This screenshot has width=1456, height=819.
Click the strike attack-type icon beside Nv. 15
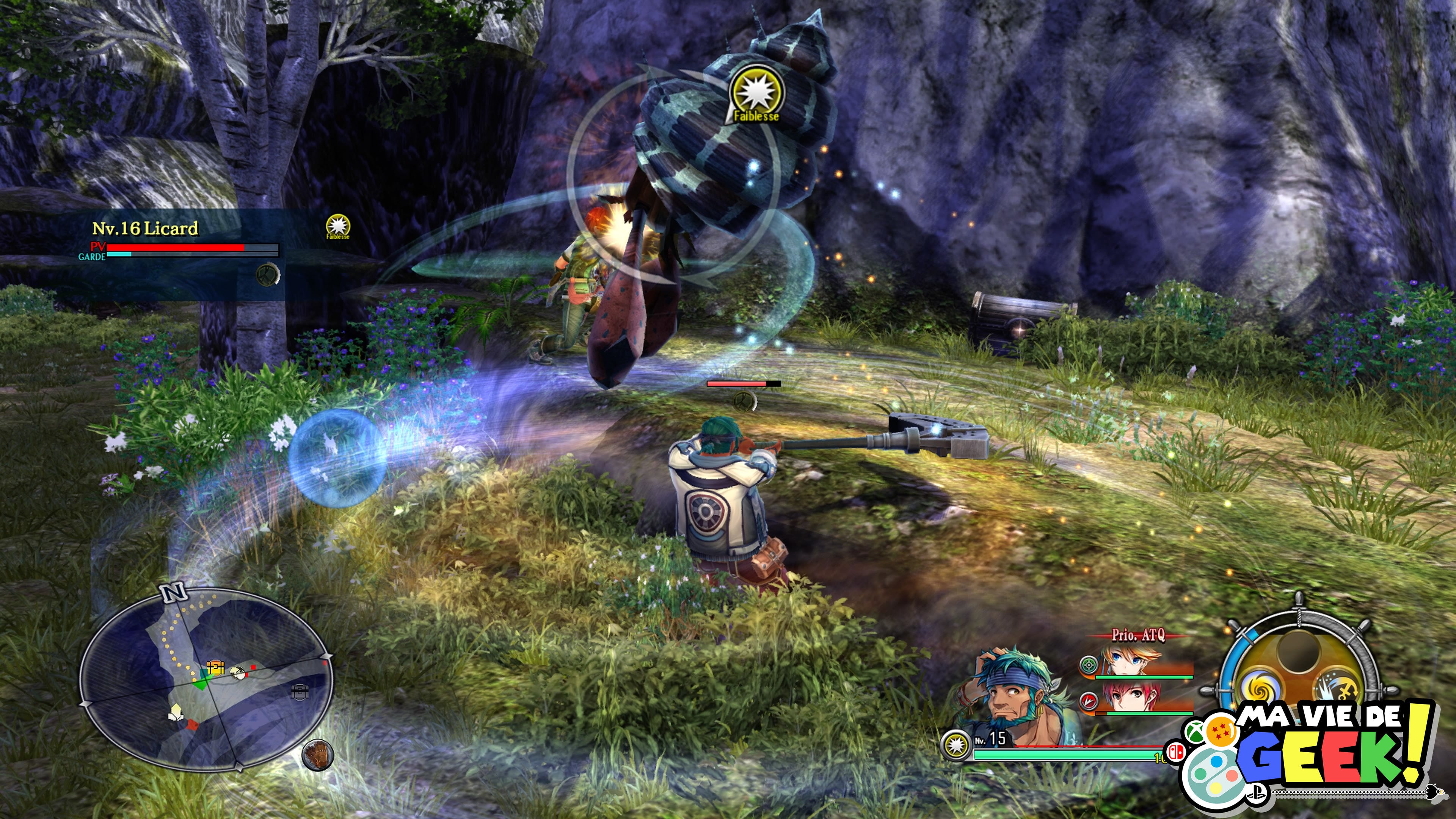955,745
